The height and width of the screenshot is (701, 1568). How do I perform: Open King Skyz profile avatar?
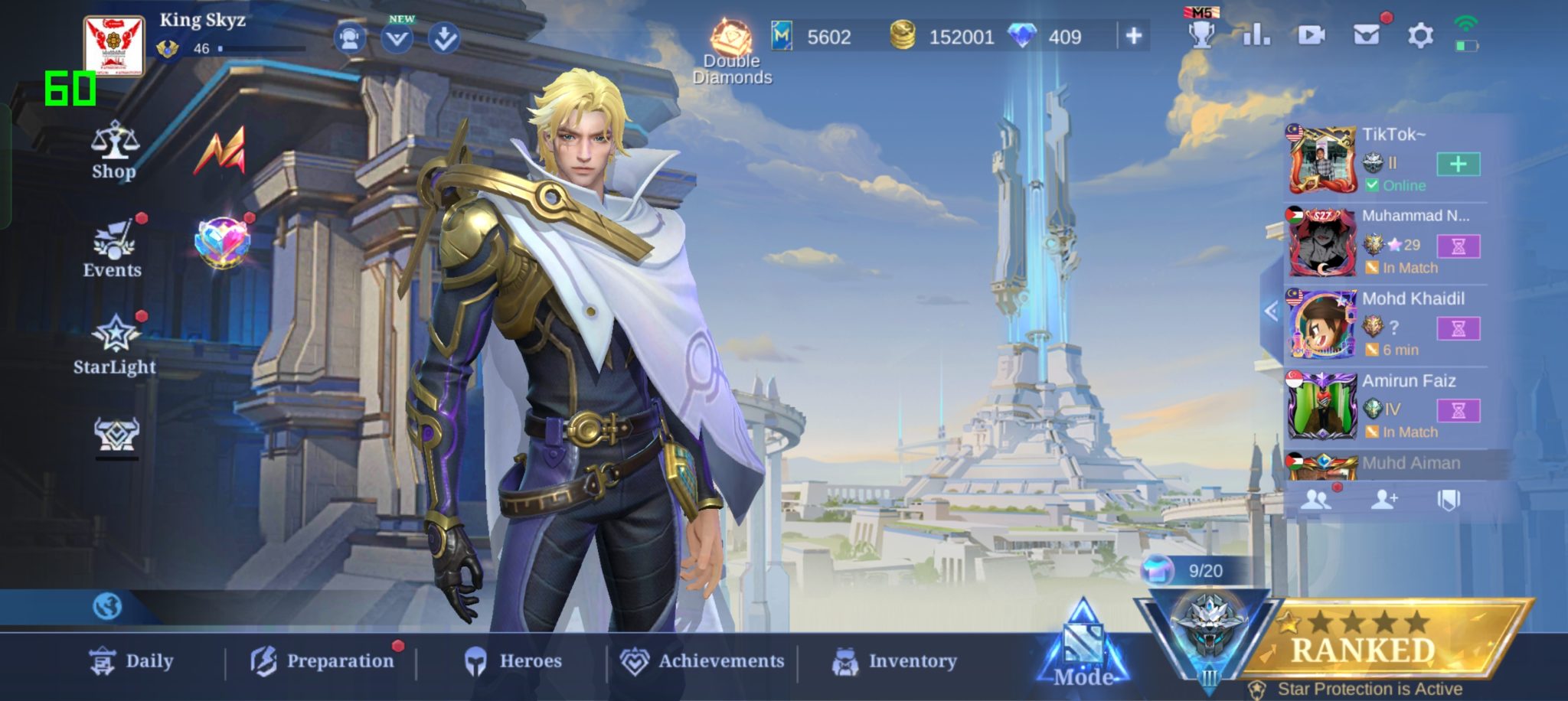[114, 46]
